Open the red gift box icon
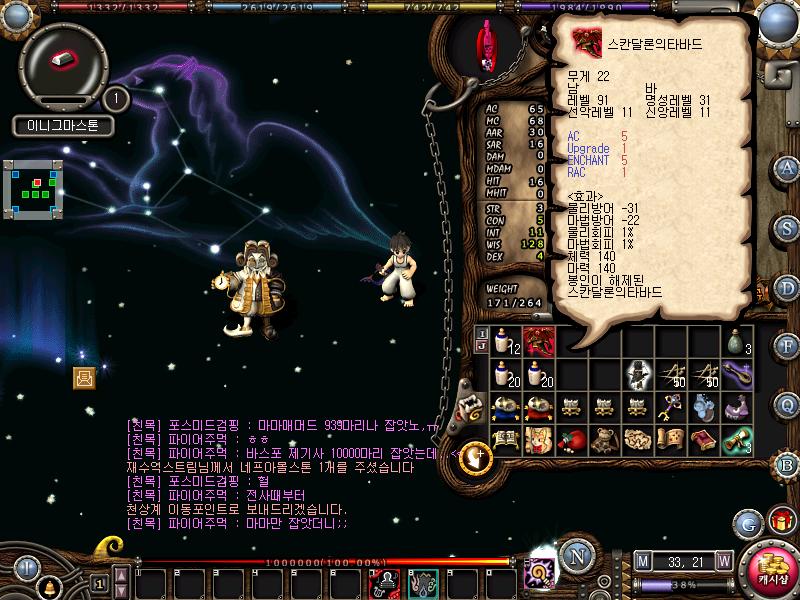Viewport: 800px width, 600px height. 780,521
